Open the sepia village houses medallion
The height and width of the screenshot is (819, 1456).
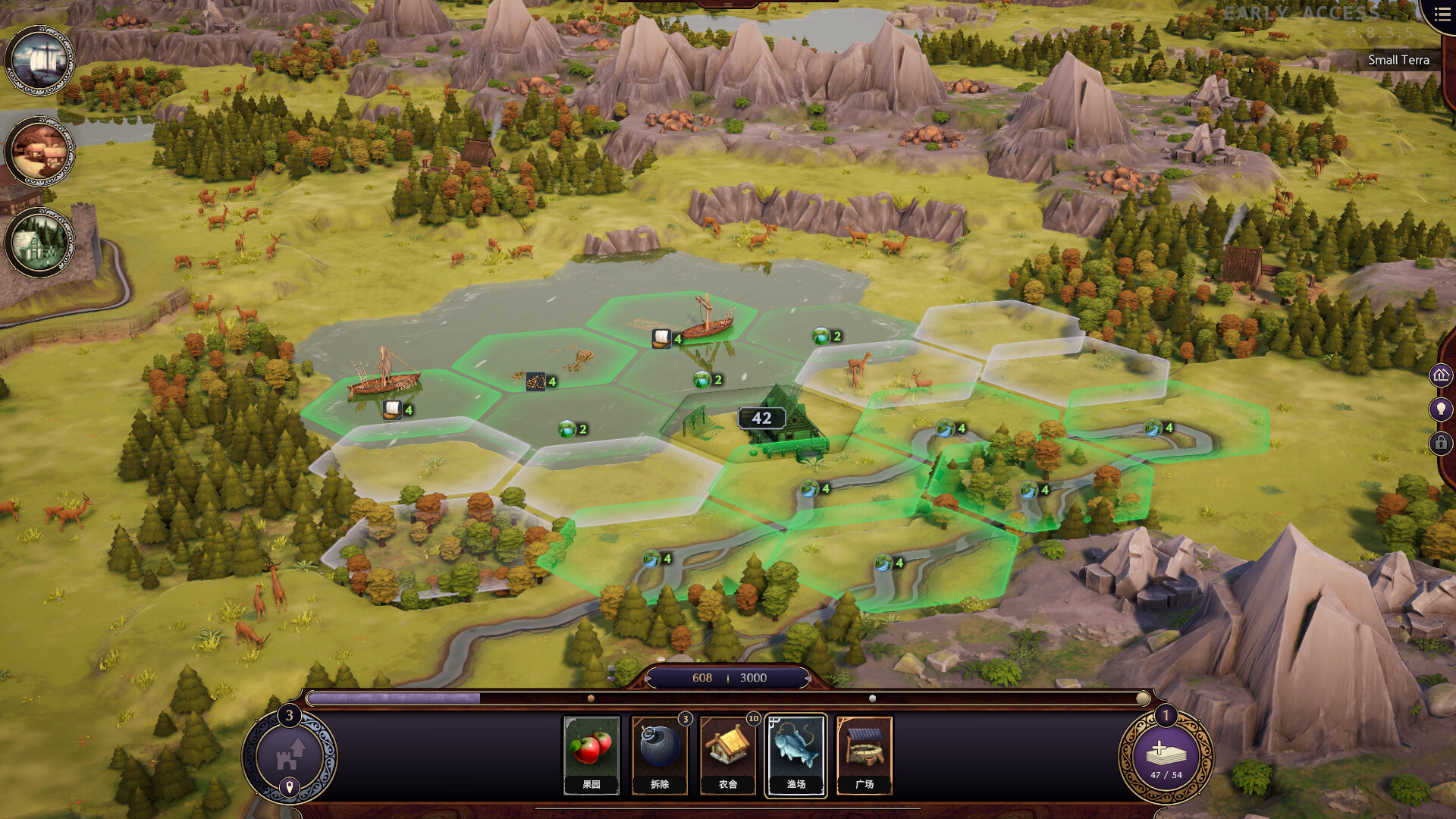39,152
